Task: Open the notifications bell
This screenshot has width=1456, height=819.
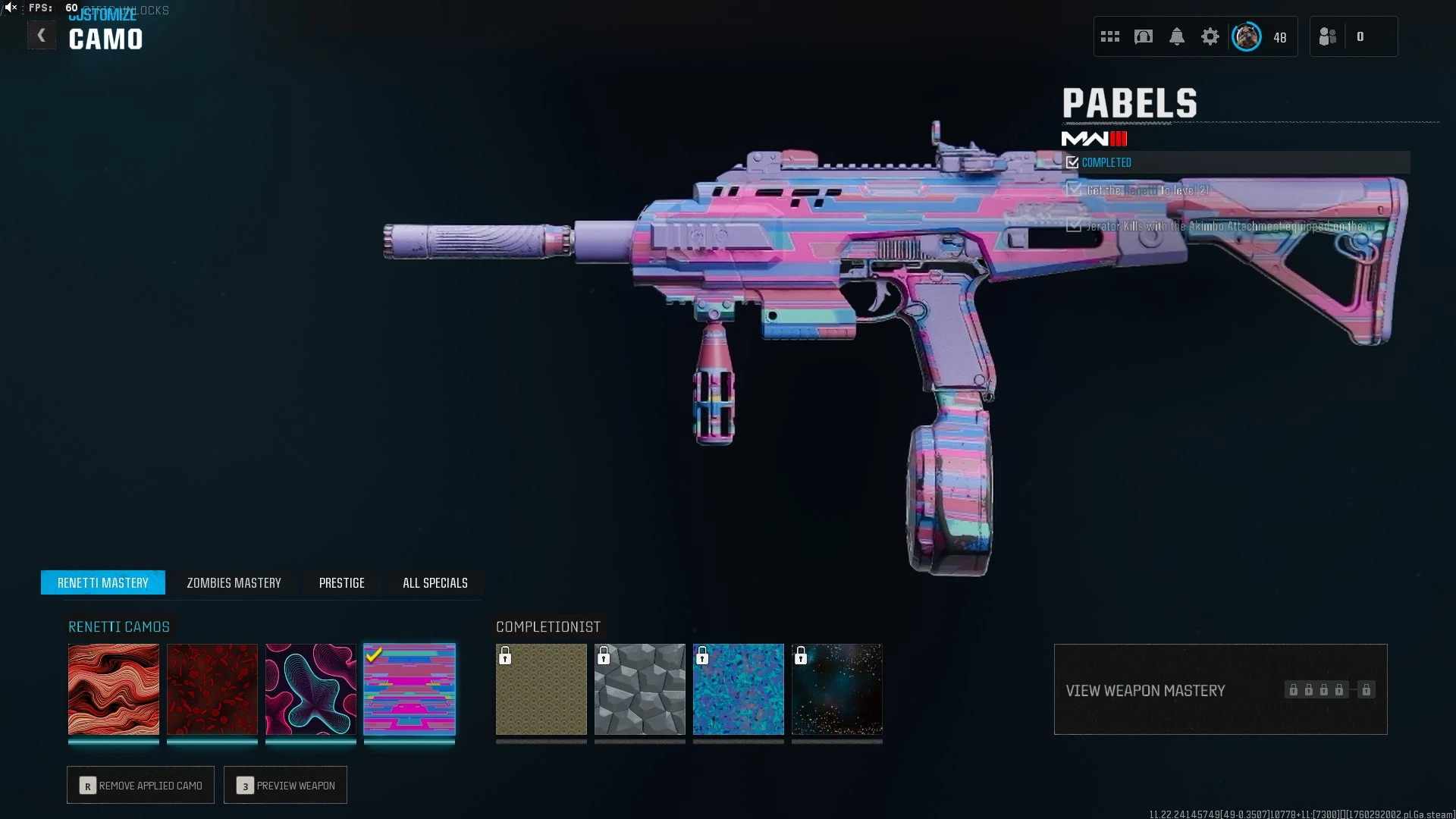Action: click(1177, 36)
